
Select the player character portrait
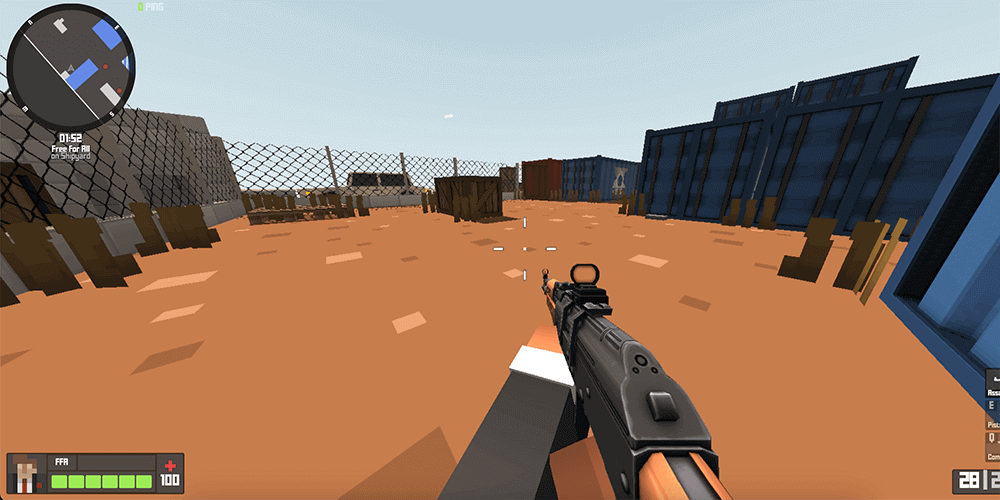tap(28, 473)
